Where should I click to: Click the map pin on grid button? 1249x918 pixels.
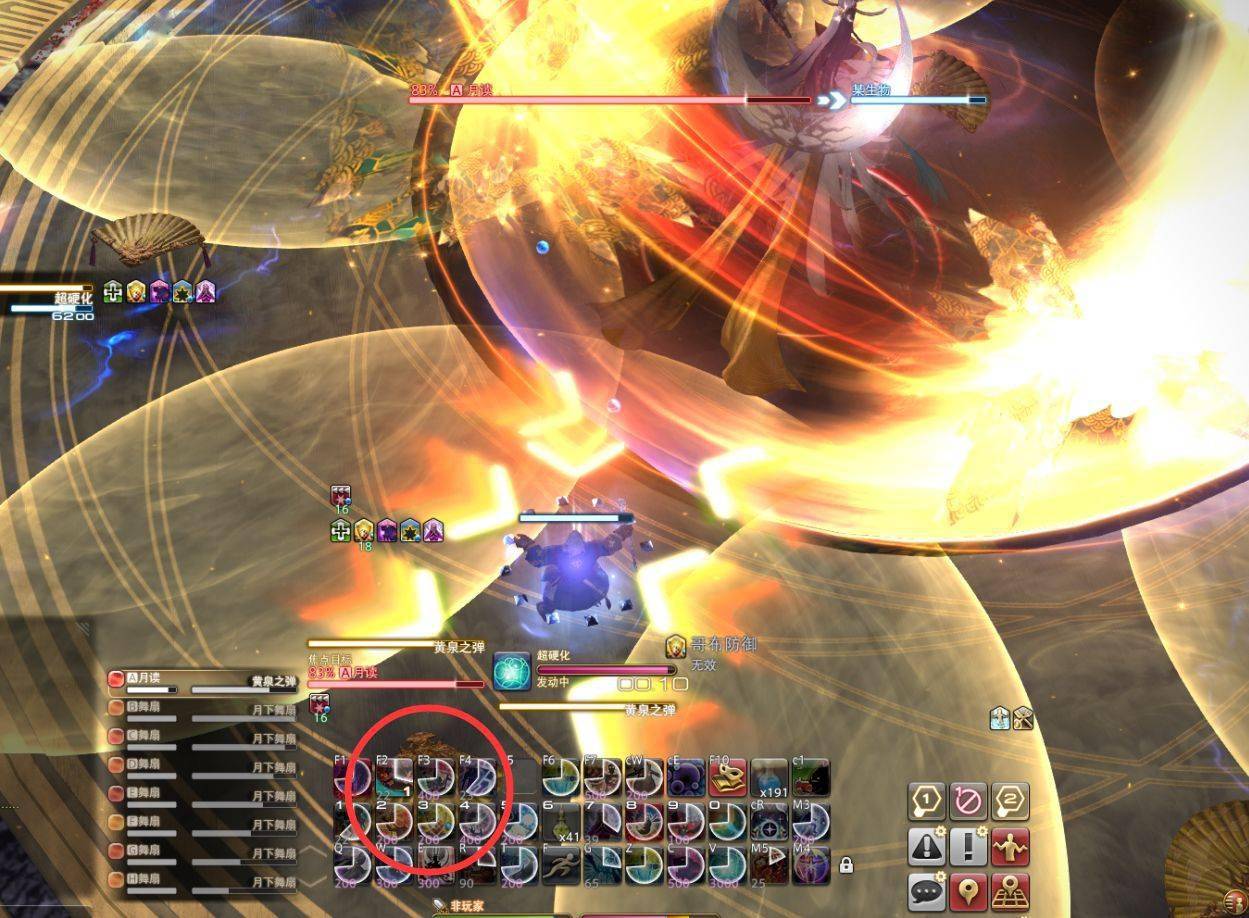pos(1011,891)
